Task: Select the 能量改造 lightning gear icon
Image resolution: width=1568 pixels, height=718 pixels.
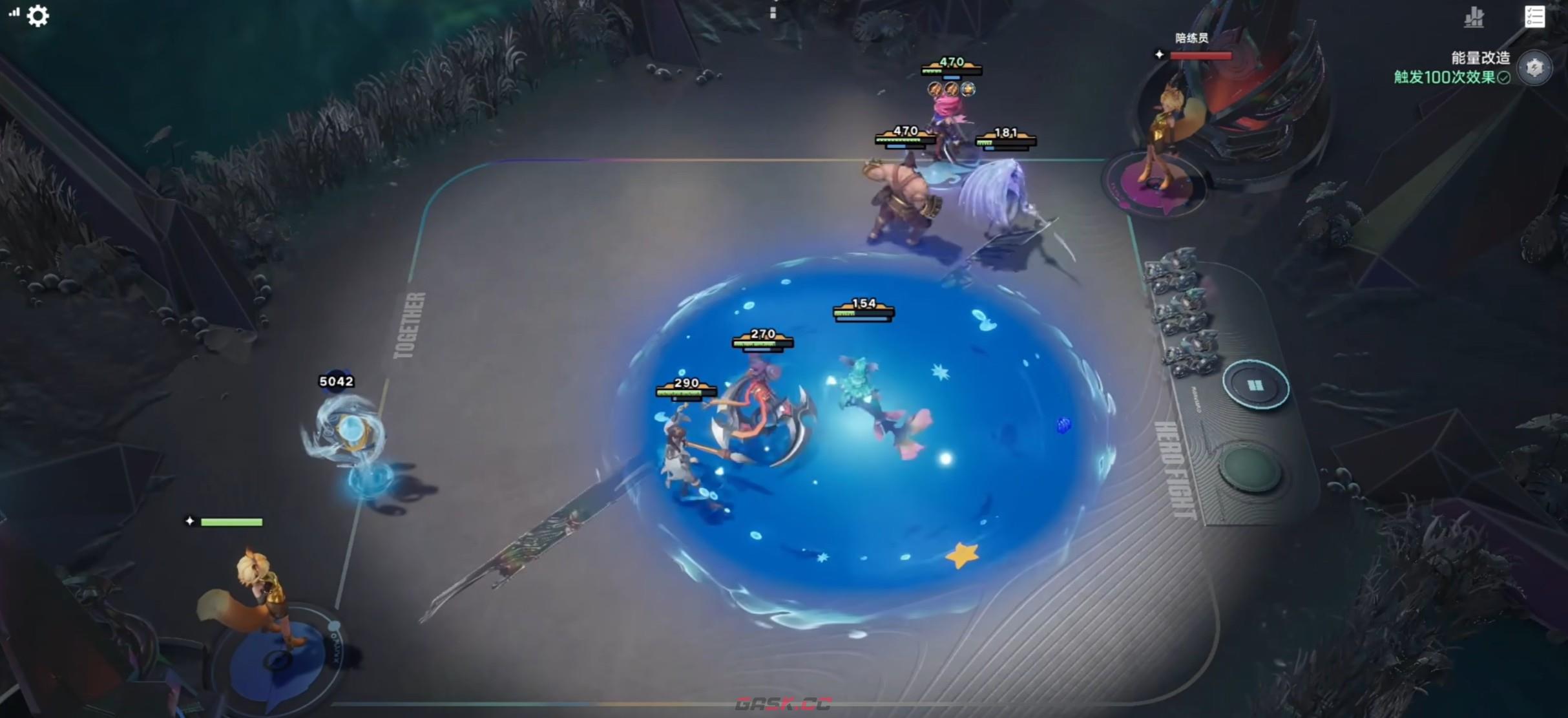Action: point(1534,67)
